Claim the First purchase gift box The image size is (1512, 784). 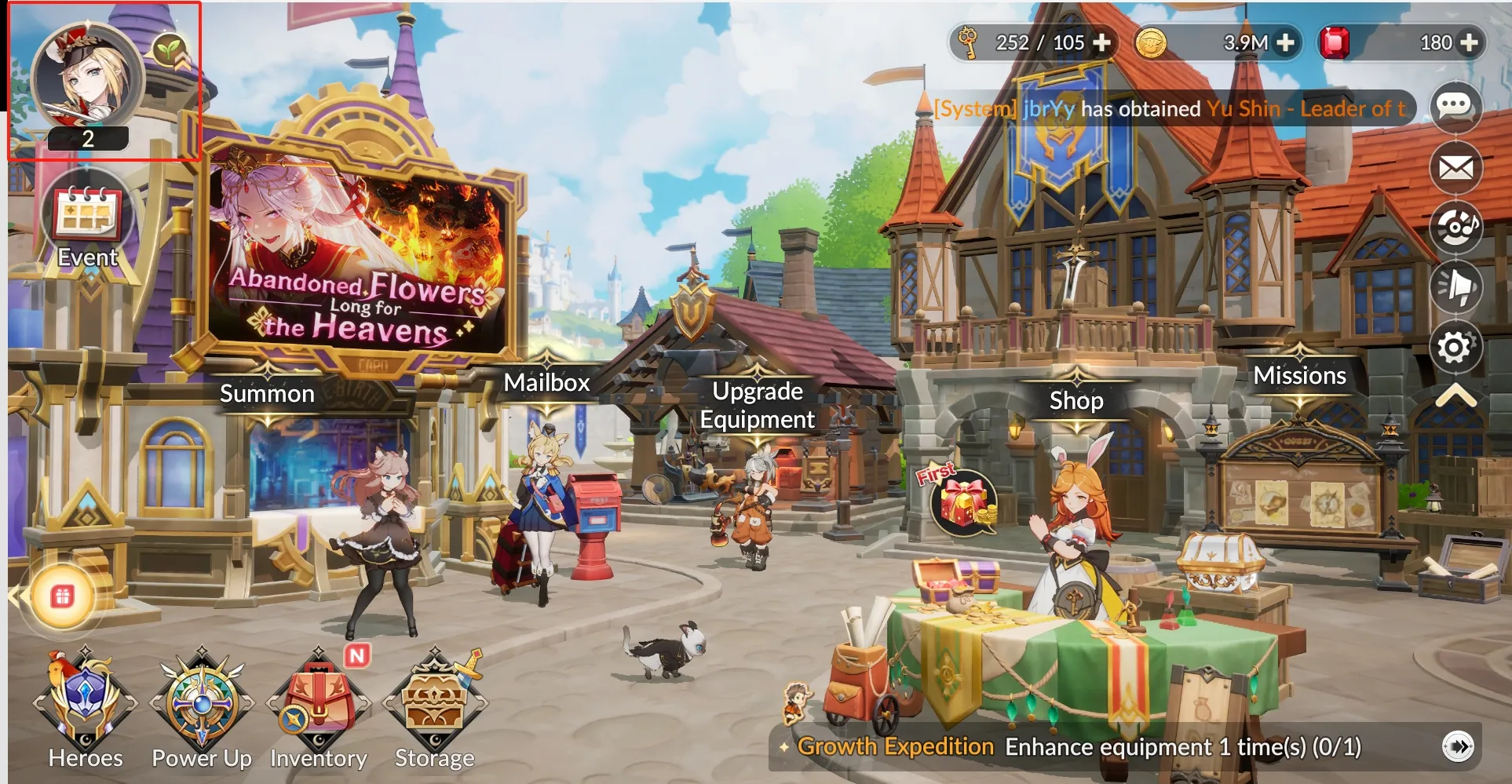(962, 502)
